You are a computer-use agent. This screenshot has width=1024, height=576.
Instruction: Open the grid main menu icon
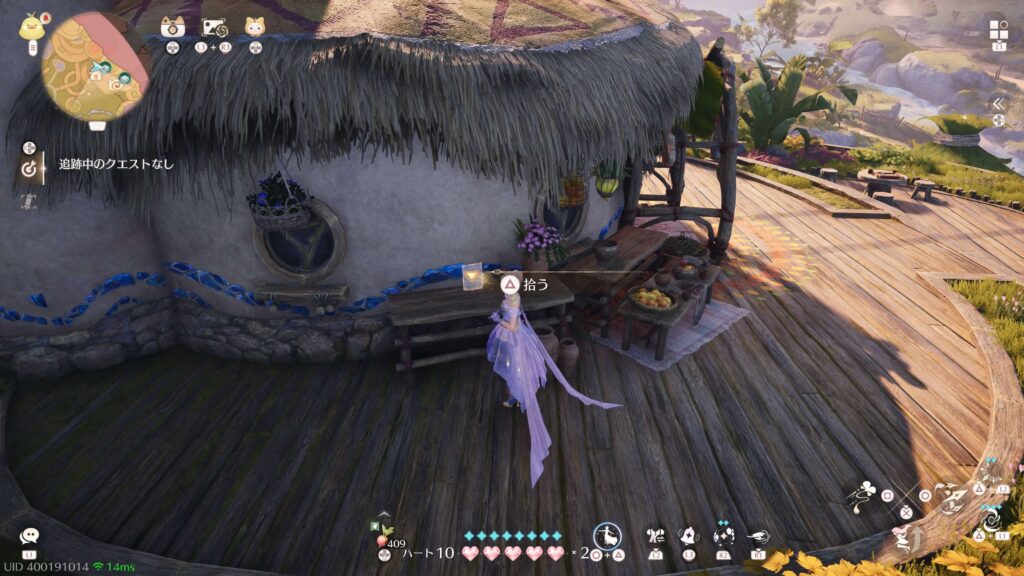tap(998, 28)
